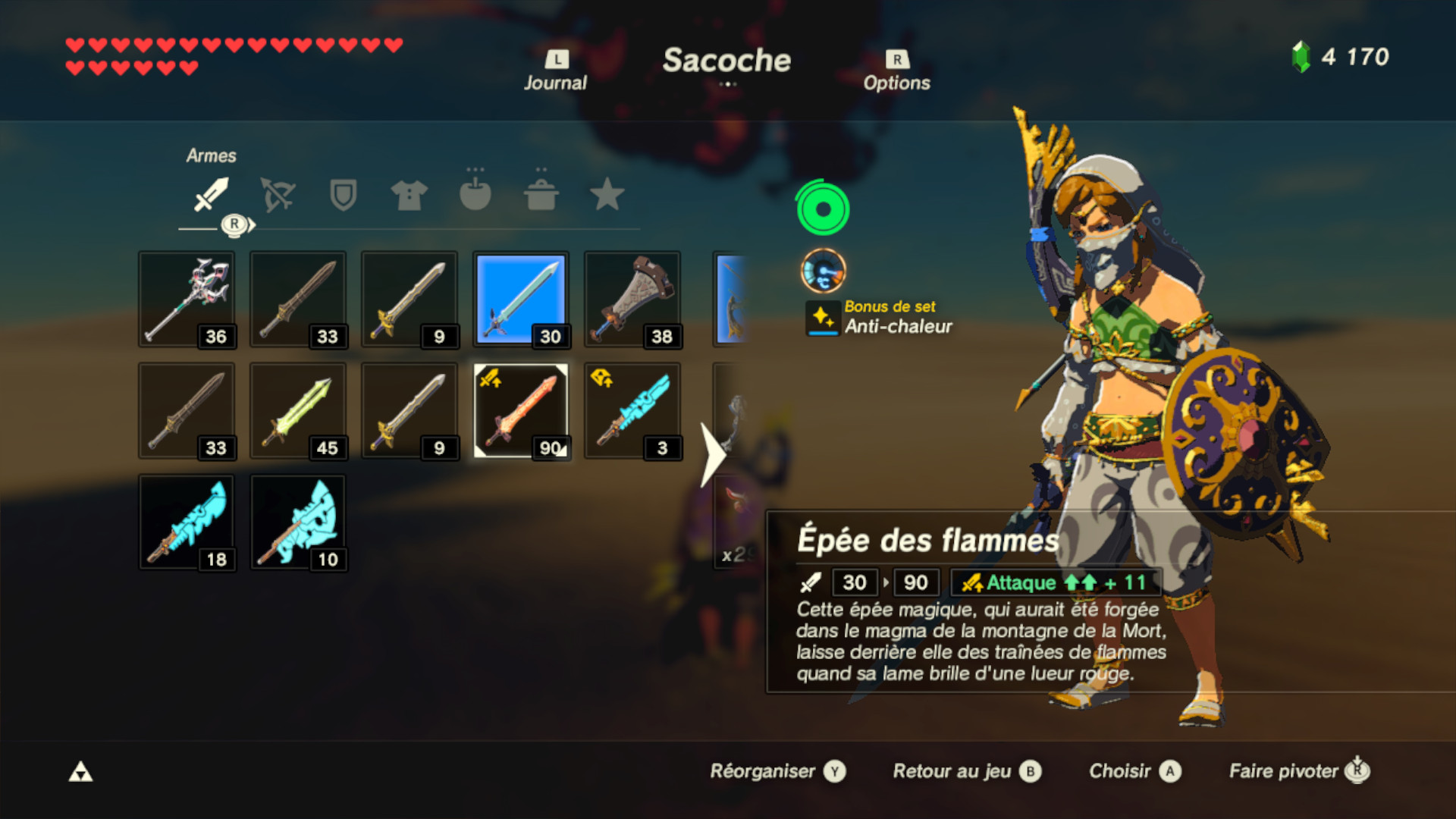Select the key items star category icon
The height and width of the screenshot is (819, 1456).
606,196
